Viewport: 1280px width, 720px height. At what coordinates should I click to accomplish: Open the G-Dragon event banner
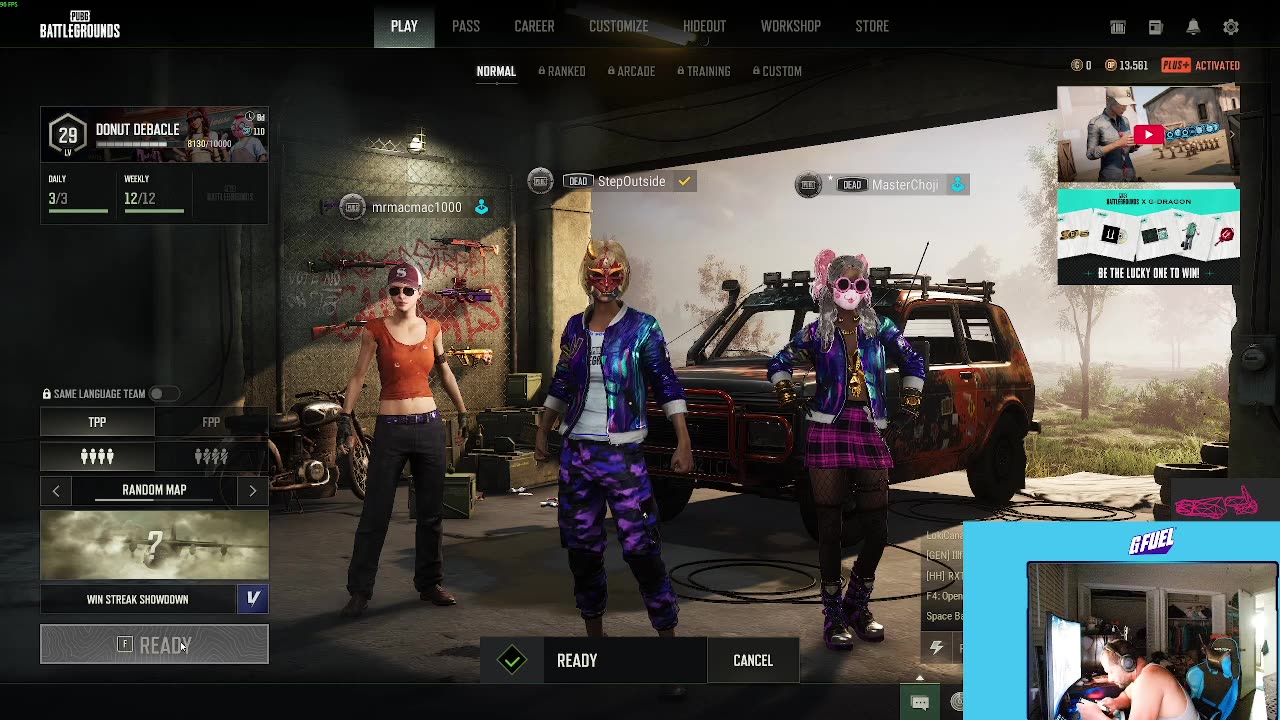tap(1148, 236)
